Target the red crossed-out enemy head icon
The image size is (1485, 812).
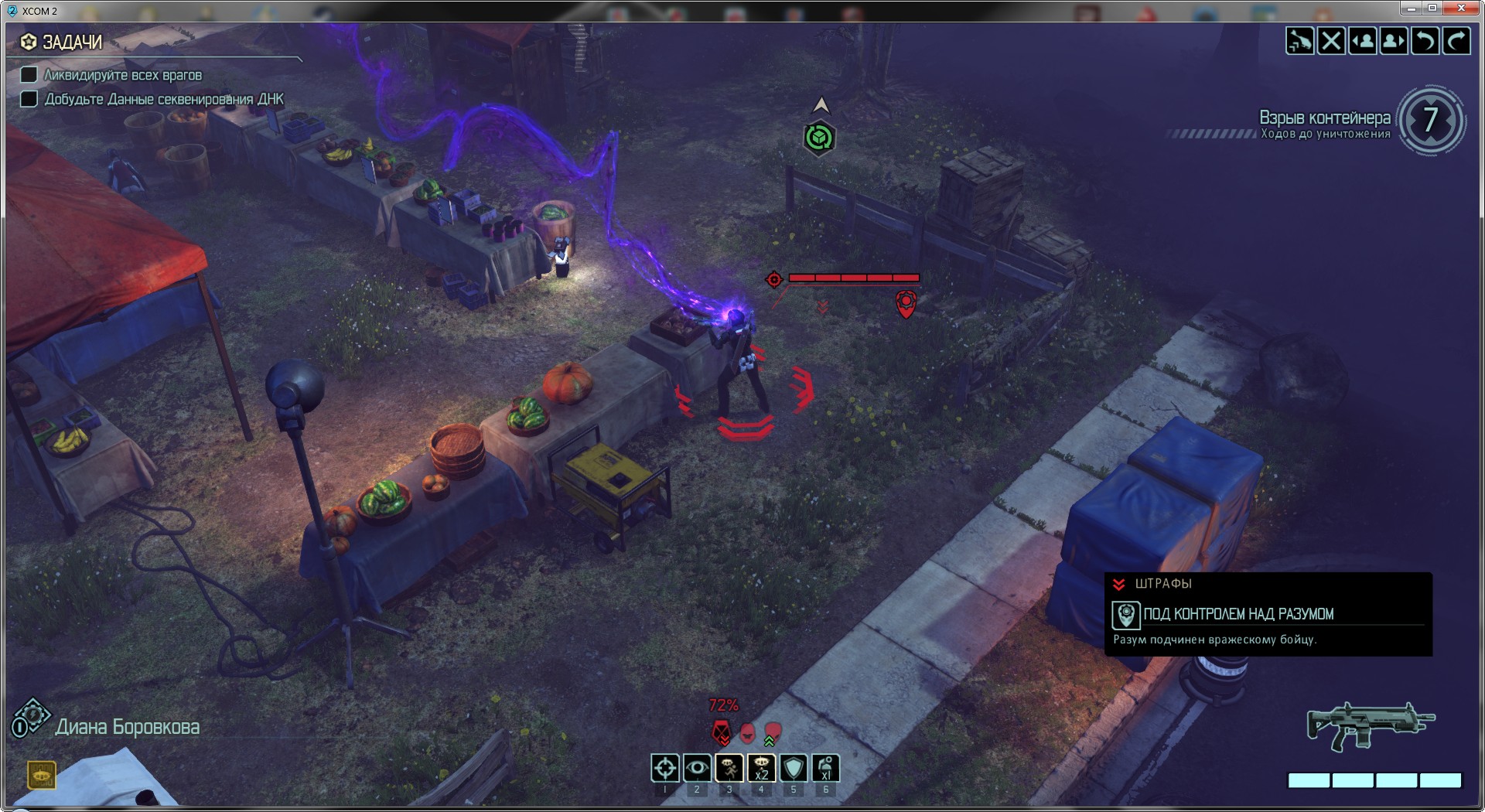click(721, 732)
